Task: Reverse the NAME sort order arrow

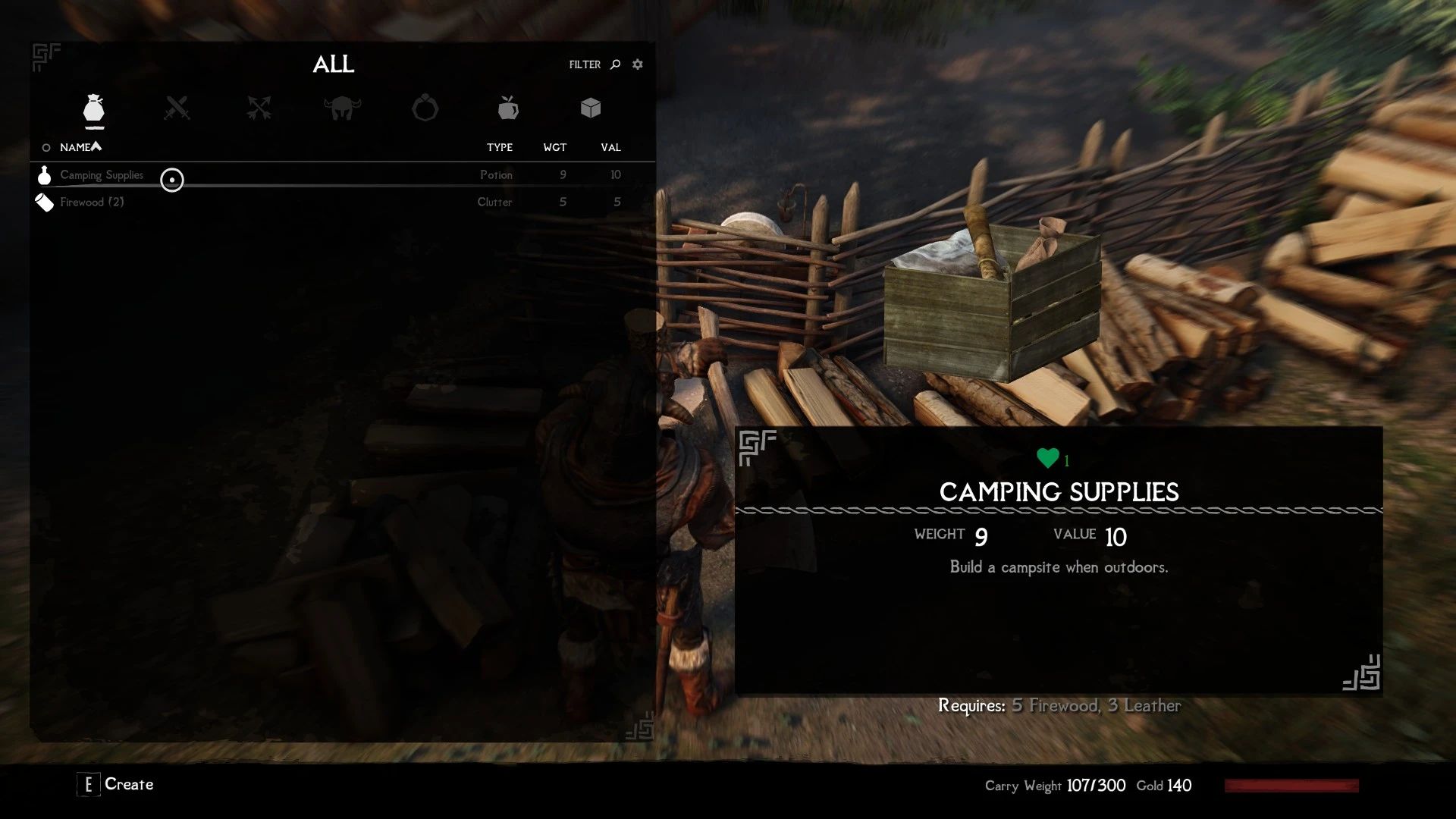Action: pyautogui.click(x=96, y=146)
